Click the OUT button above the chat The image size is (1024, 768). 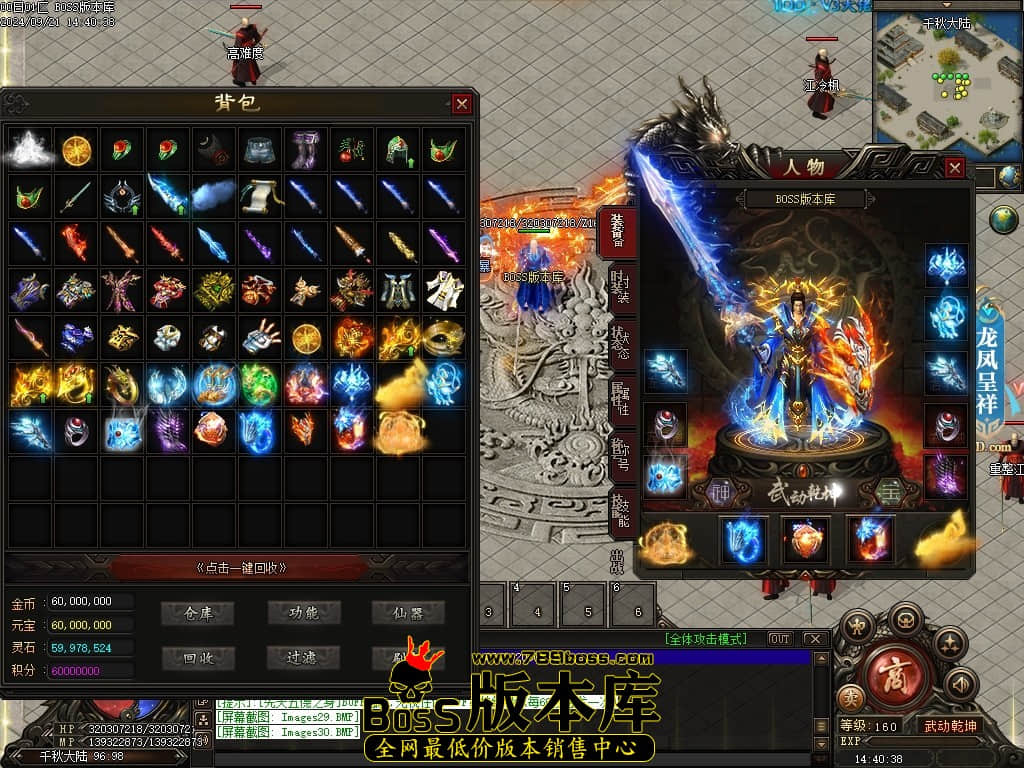[779, 639]
